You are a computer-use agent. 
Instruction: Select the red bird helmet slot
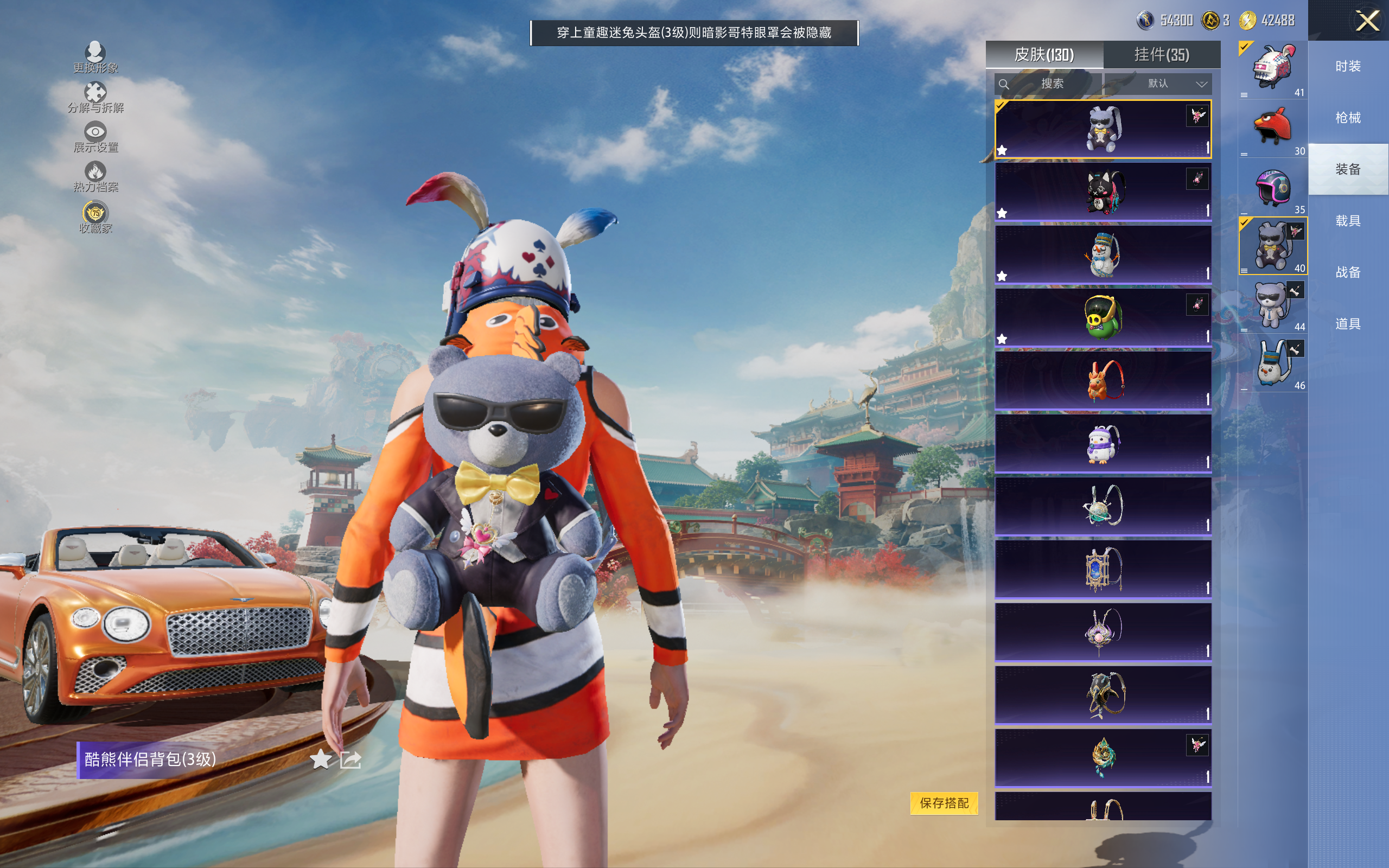pyautogui.click(x=1272, y=127)
